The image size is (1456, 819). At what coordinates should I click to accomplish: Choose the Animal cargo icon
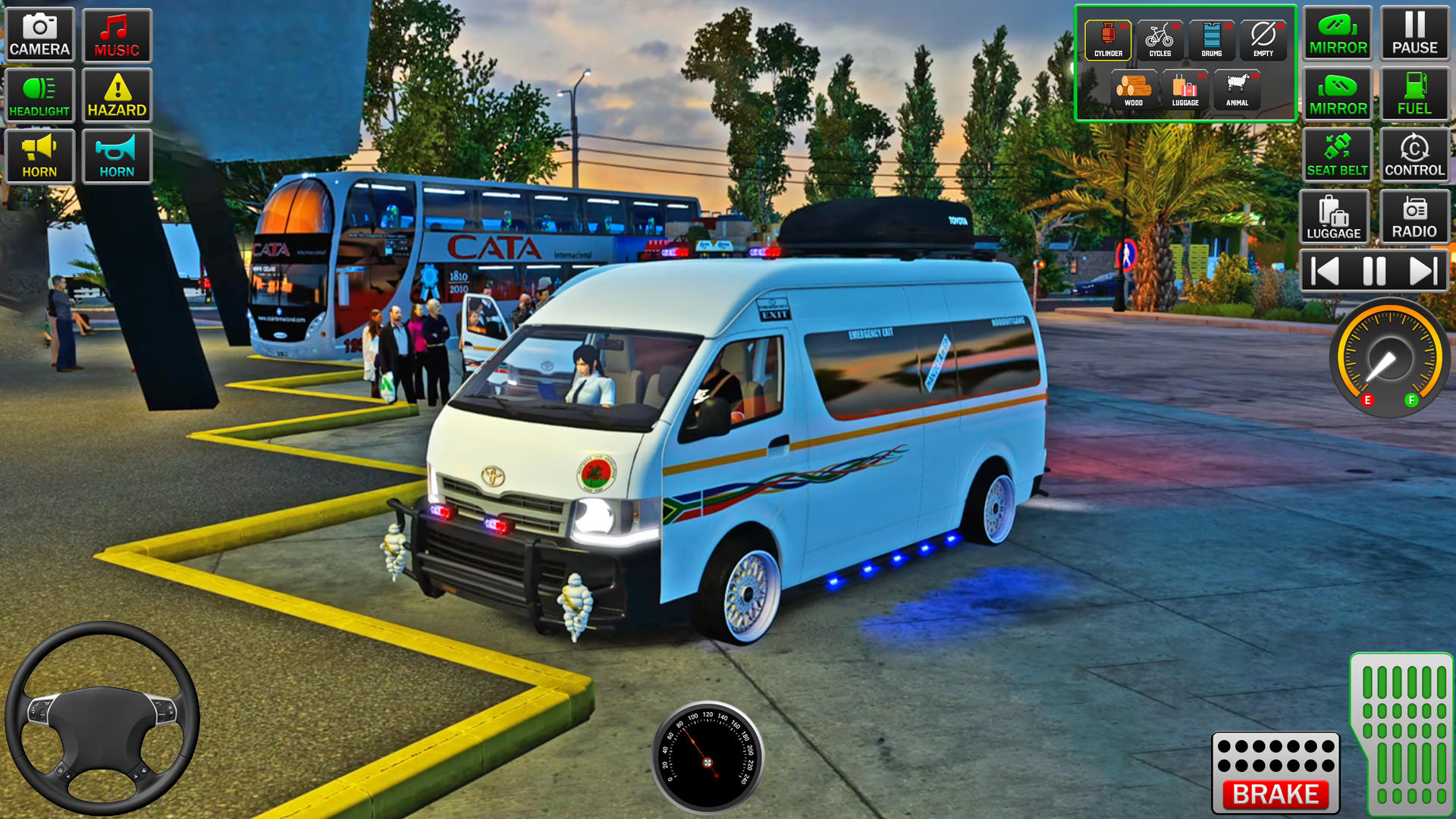(x=1238, y=89)
